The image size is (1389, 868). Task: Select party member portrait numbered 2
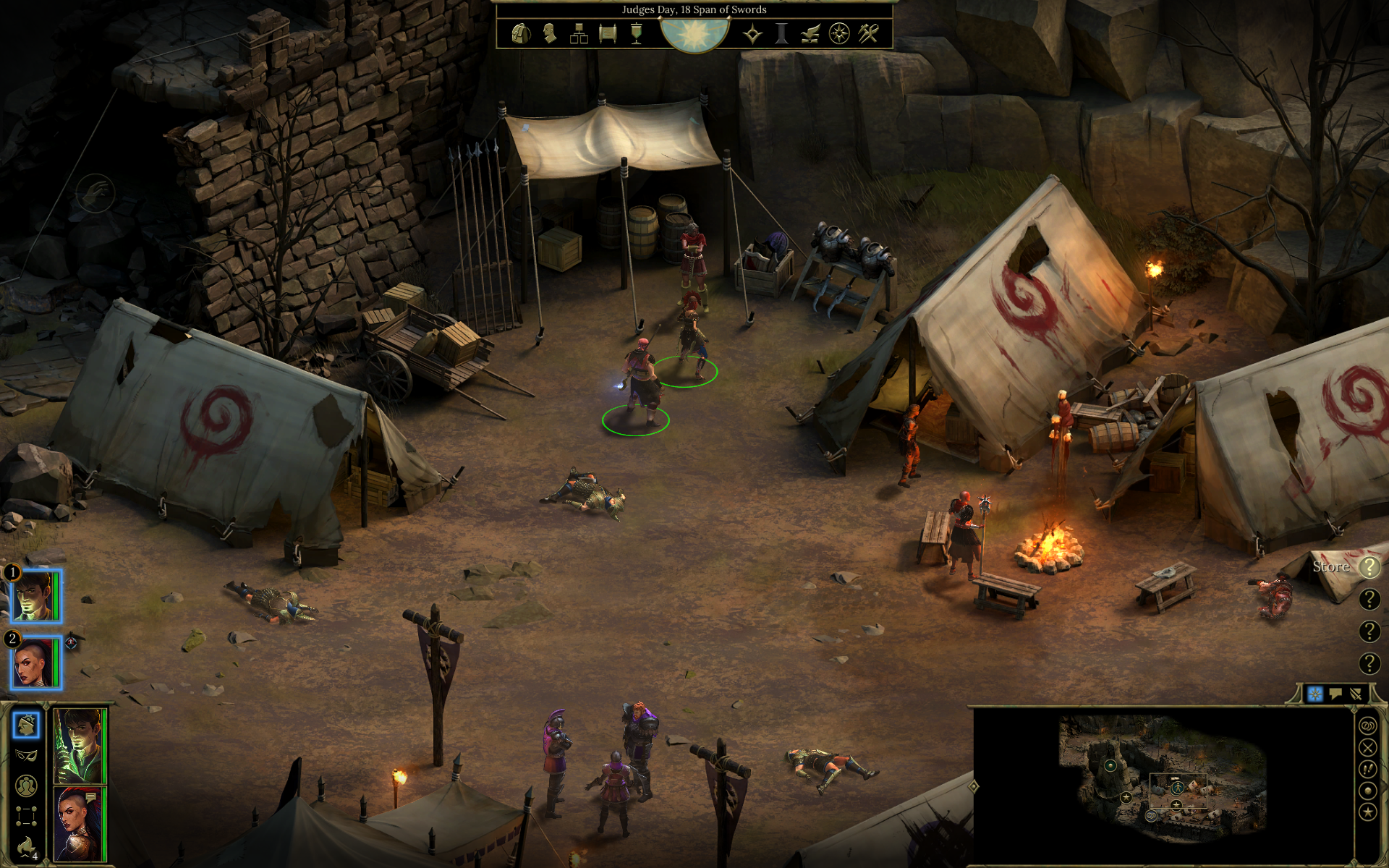coord(36,663)
